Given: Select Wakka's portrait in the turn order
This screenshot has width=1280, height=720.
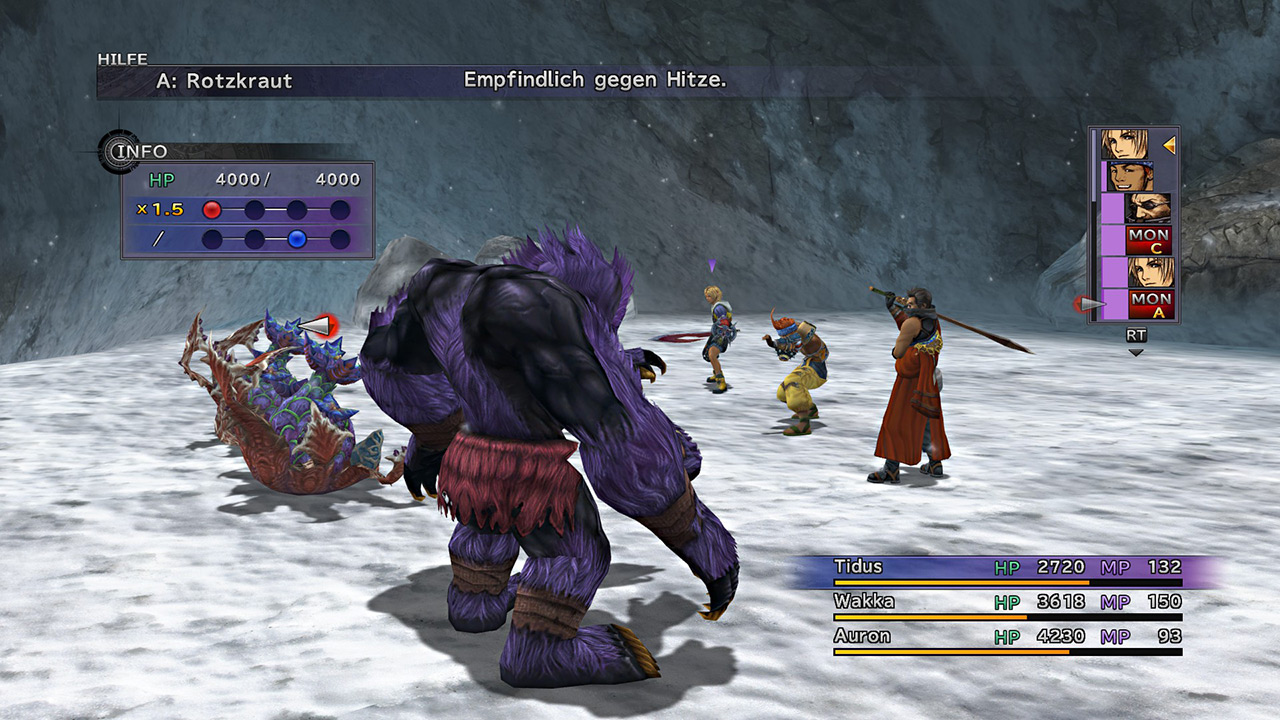Looking at the screenshot, I should tap(1129, 176).
